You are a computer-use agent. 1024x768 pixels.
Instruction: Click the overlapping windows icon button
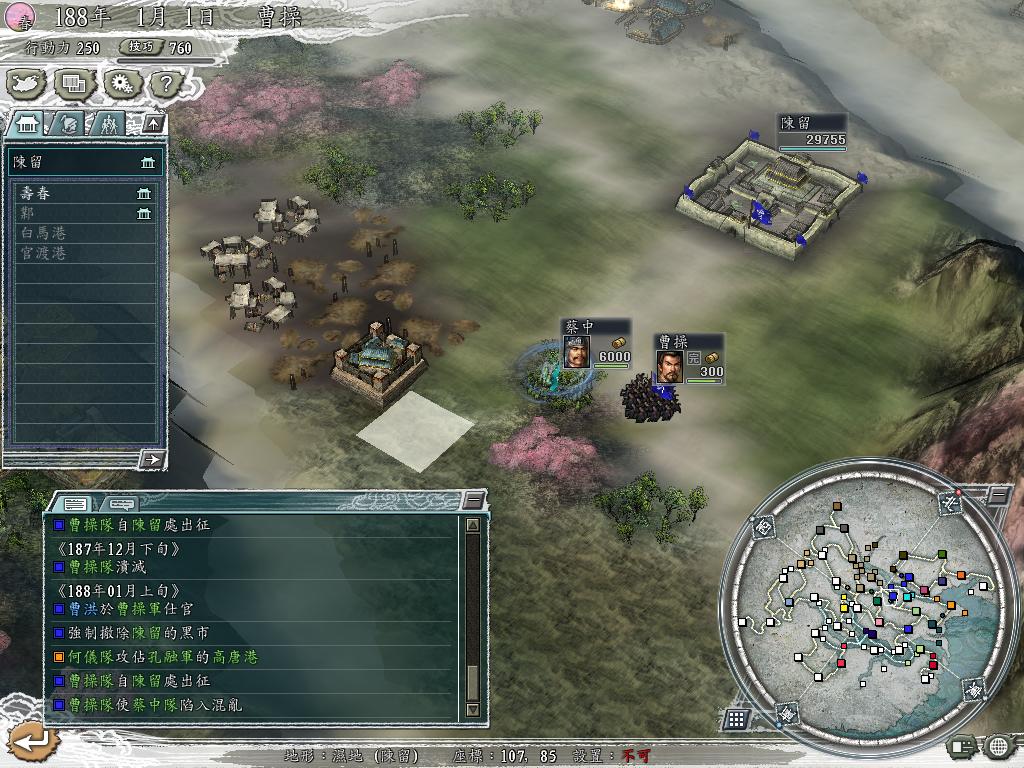[x=74, y=84]
